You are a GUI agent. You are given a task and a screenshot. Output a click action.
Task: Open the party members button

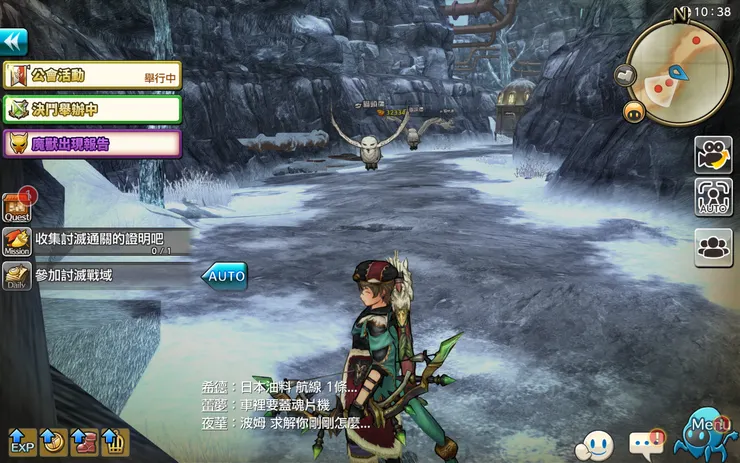713,247
